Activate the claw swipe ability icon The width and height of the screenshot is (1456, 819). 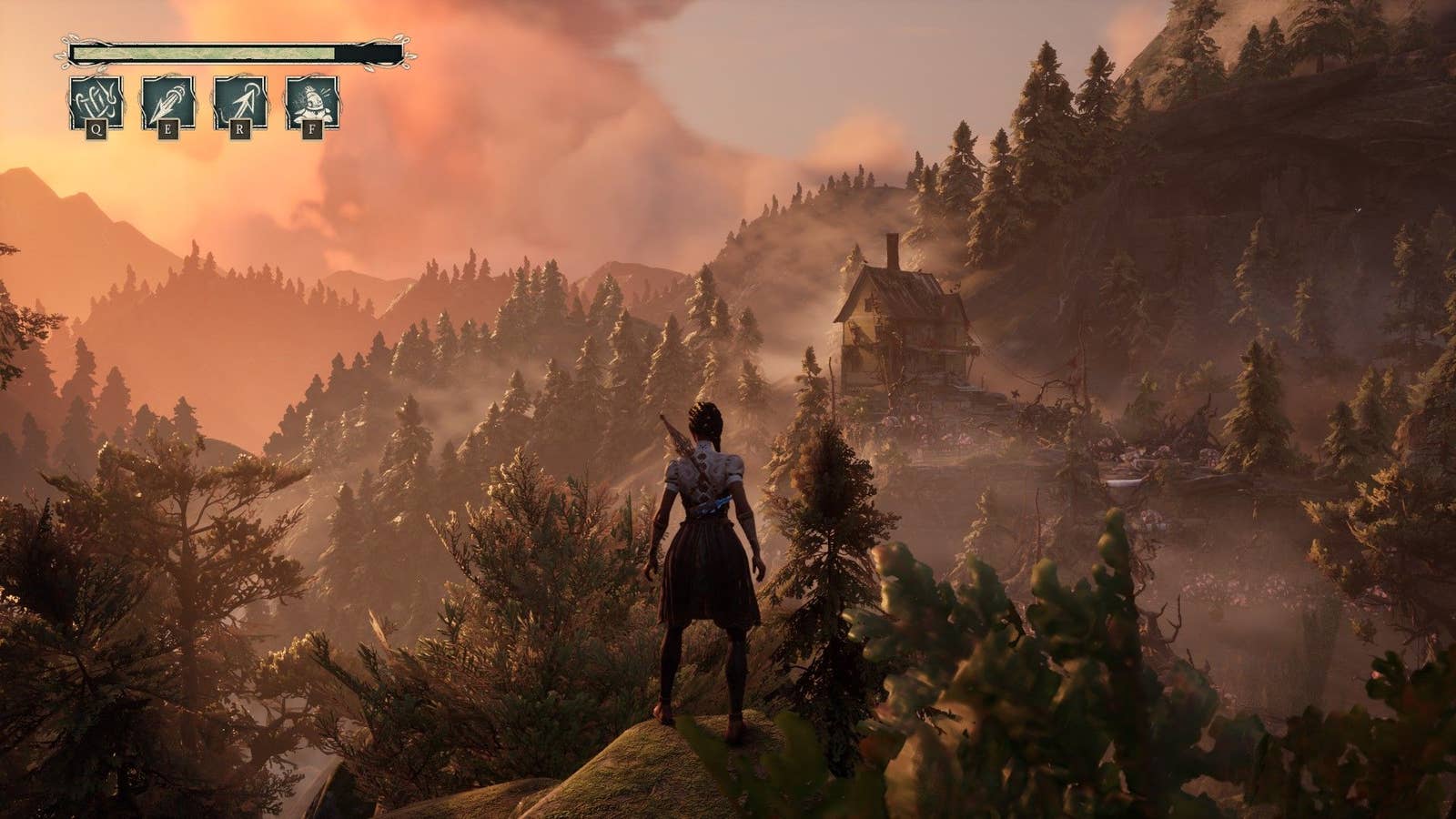pyautogui.click(x=96, y=103)
